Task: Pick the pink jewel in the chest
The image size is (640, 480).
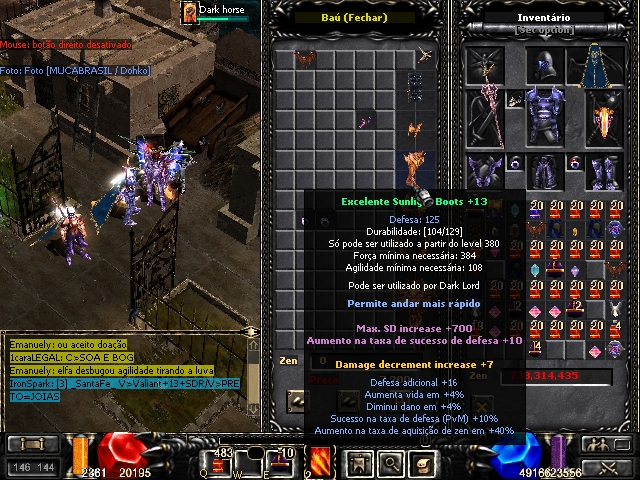Action: (365, 121)
